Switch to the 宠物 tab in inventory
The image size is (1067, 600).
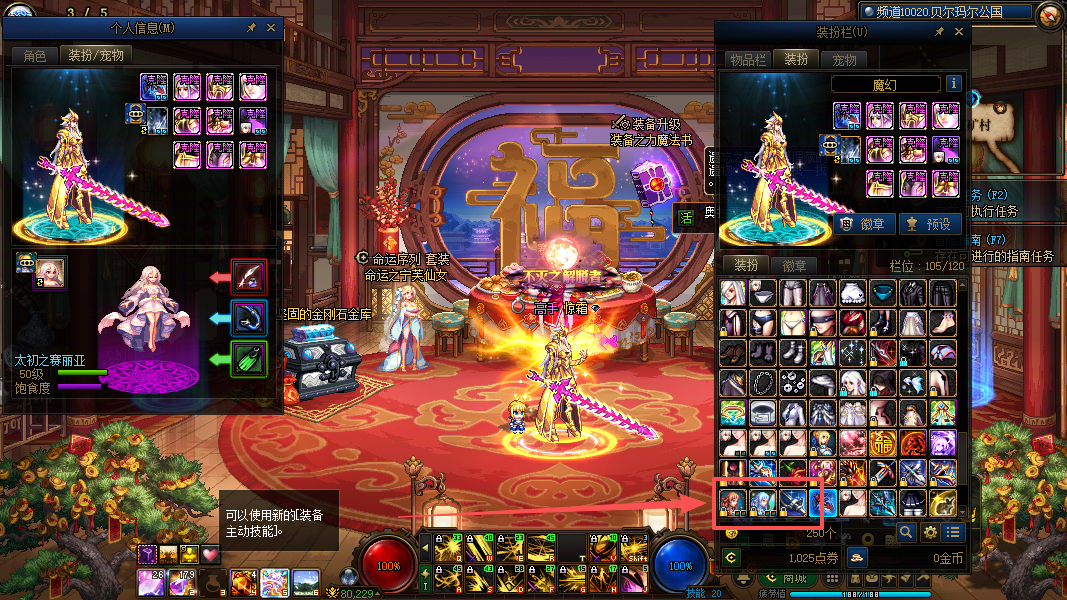point(845,60)
